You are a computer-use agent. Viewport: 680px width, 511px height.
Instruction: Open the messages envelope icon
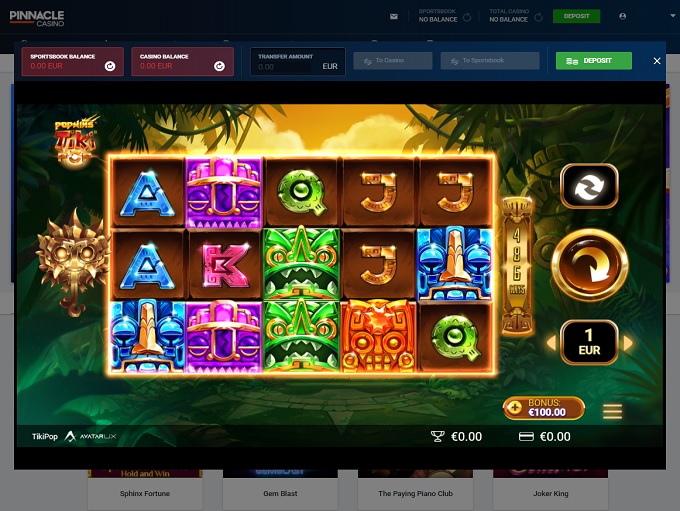coord(394,17)
